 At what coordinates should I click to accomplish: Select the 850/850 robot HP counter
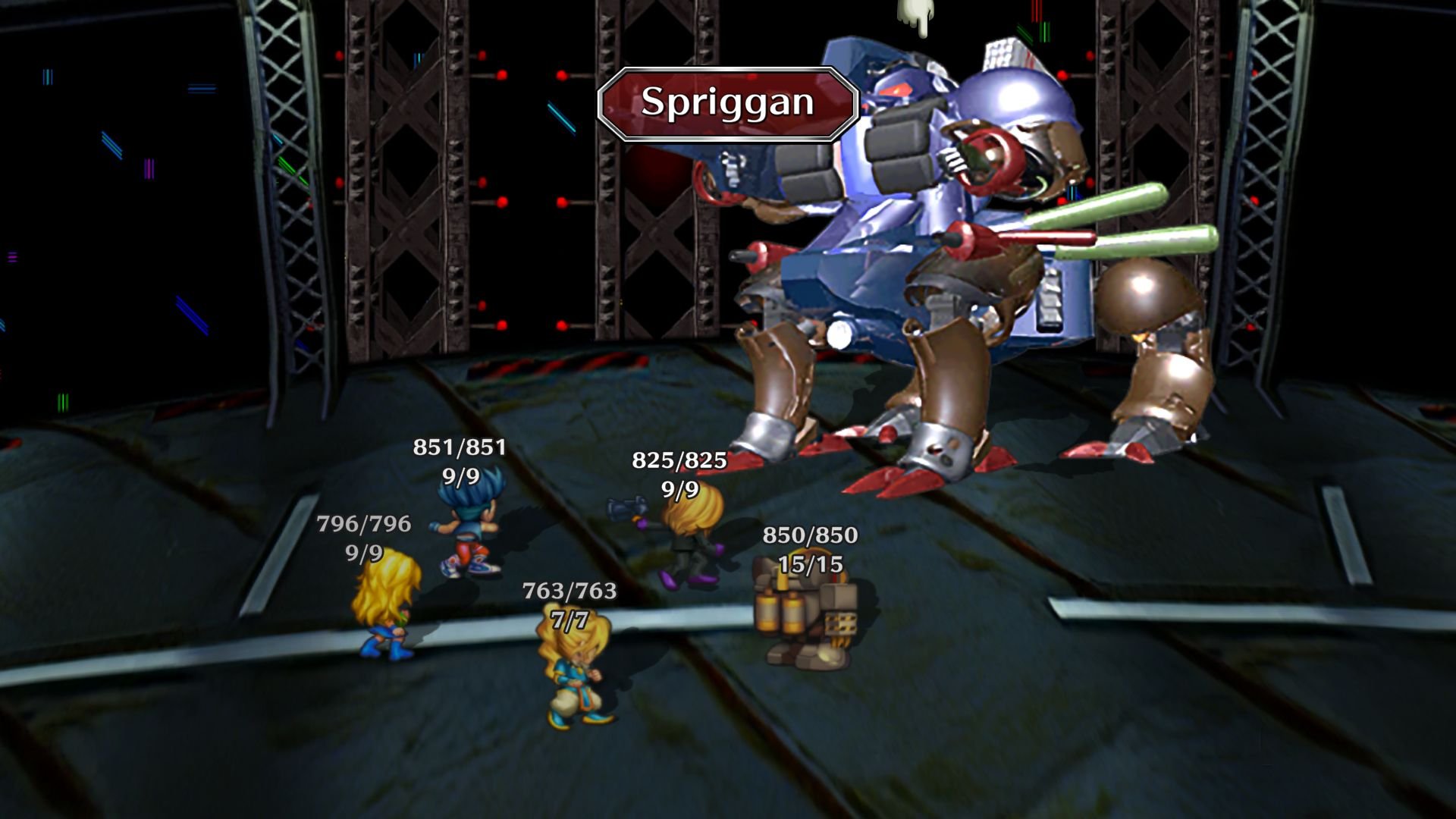click(x=809, y=536)
